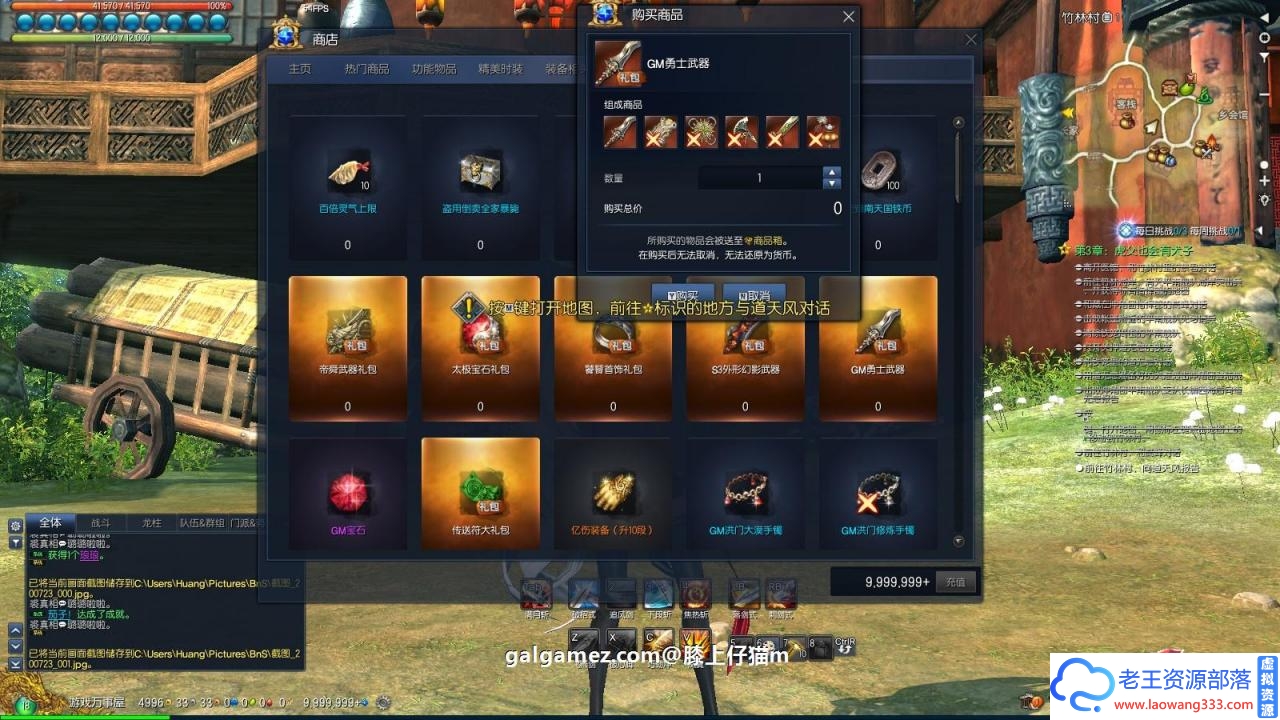
Task: Switch chat to the 战斗 tab
Action: click(101, 522)
